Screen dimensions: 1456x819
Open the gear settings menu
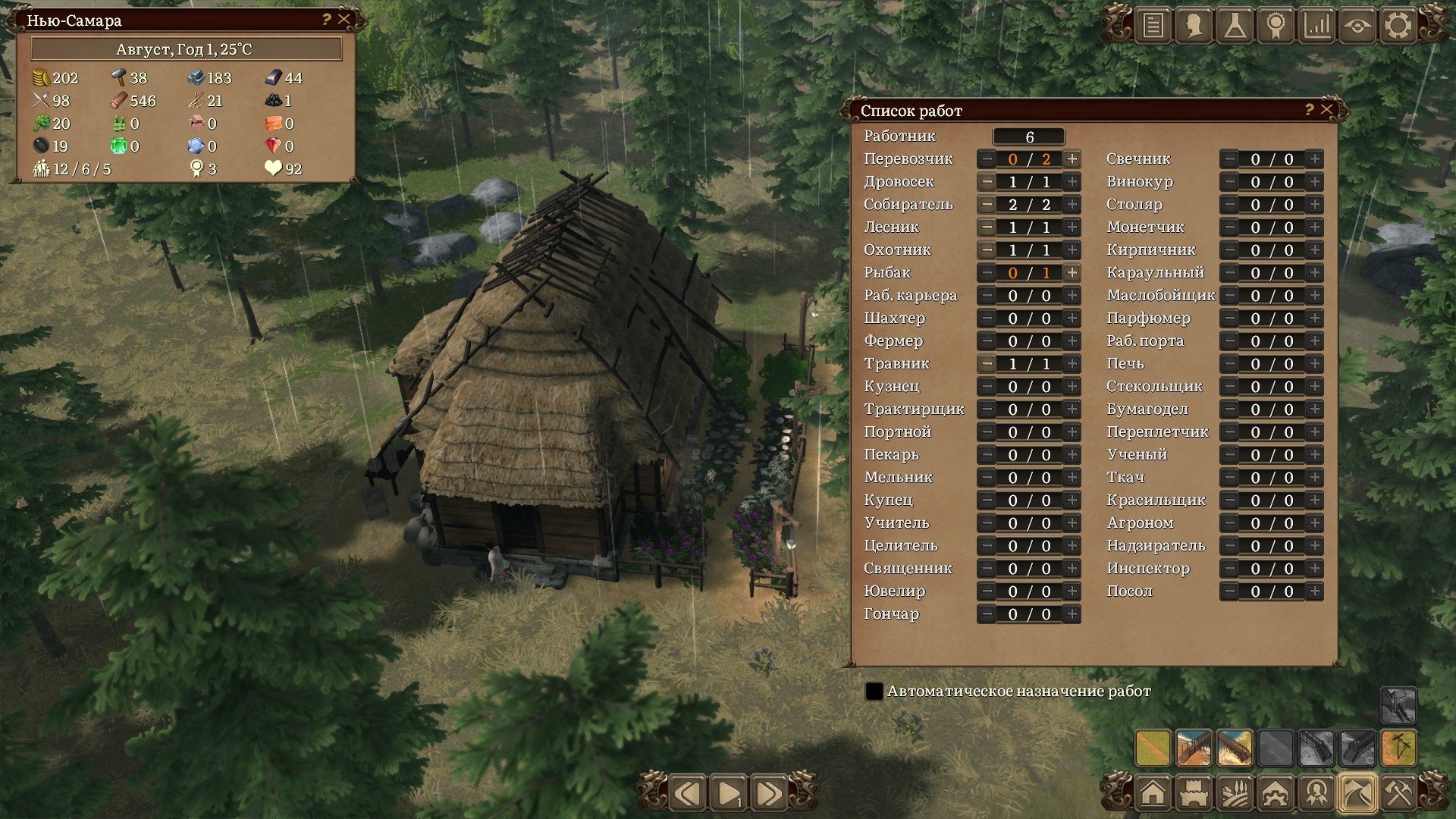coord(1398,26)
